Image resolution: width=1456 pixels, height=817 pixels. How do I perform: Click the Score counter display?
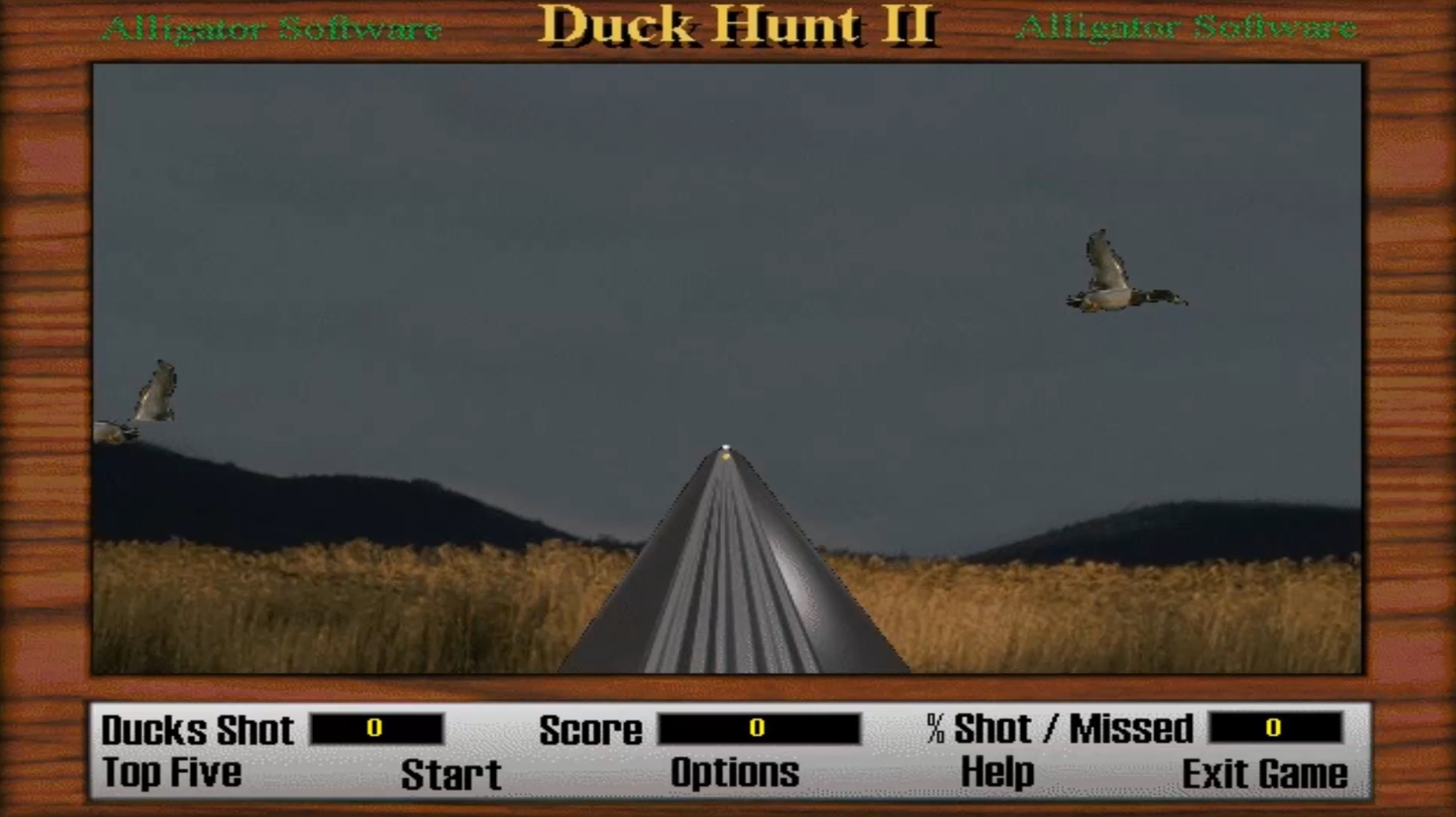(759, 729)
